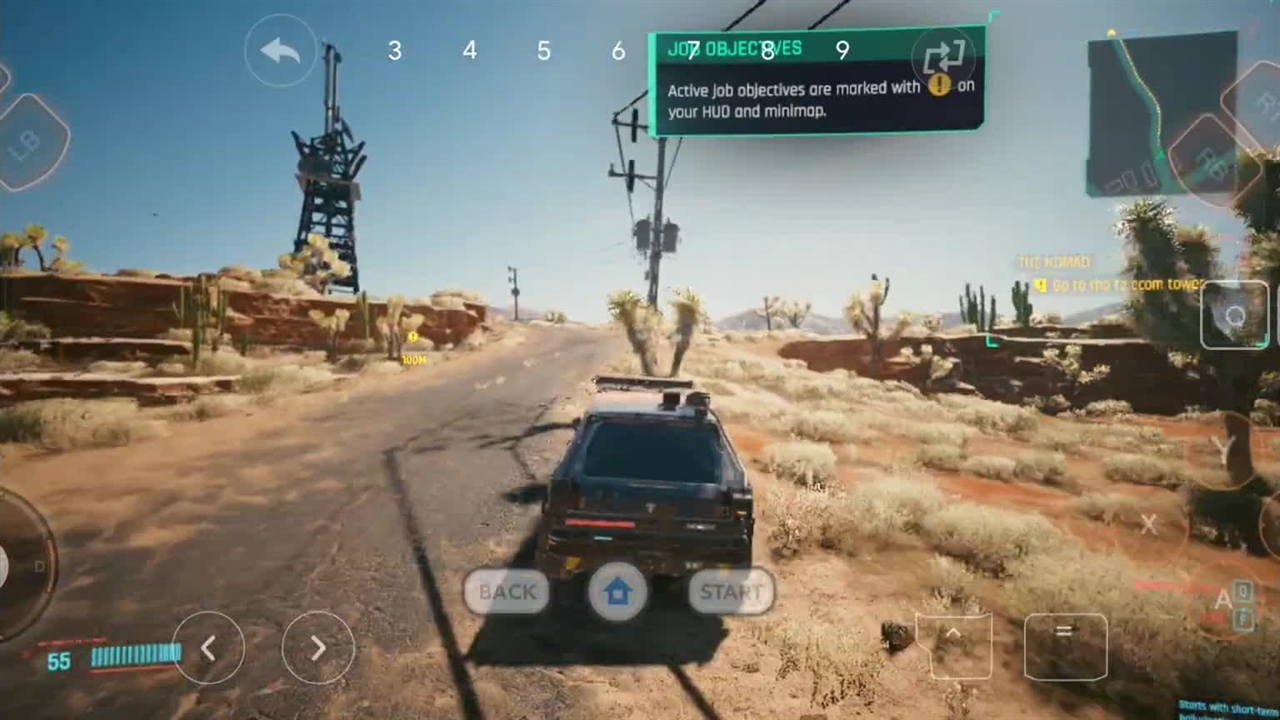Tap the left chevron circle button
Image resolution: width=1280 pixels, height=720 pixels.
pyautogui.click(x=208, y=648)
